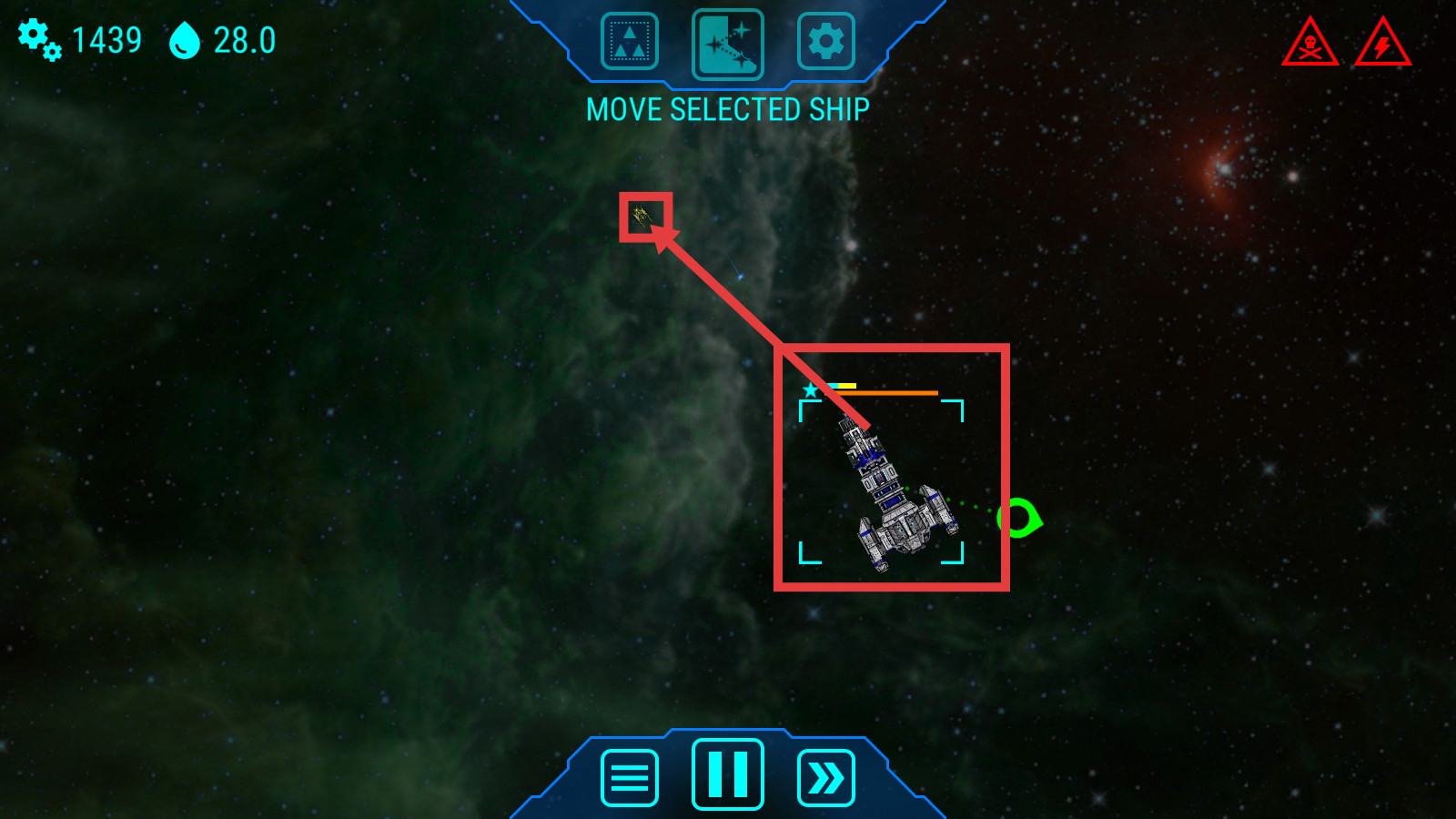The width and height of the screenshot is (1456, 819).
Task: Click the red lightning warning icon
Action: (x=1382, y=44)
